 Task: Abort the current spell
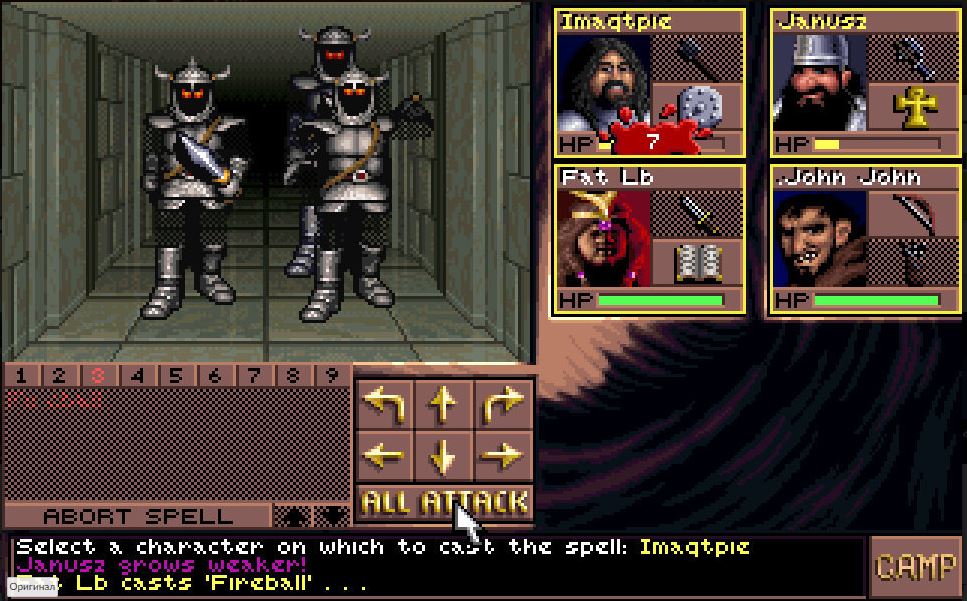138,516
